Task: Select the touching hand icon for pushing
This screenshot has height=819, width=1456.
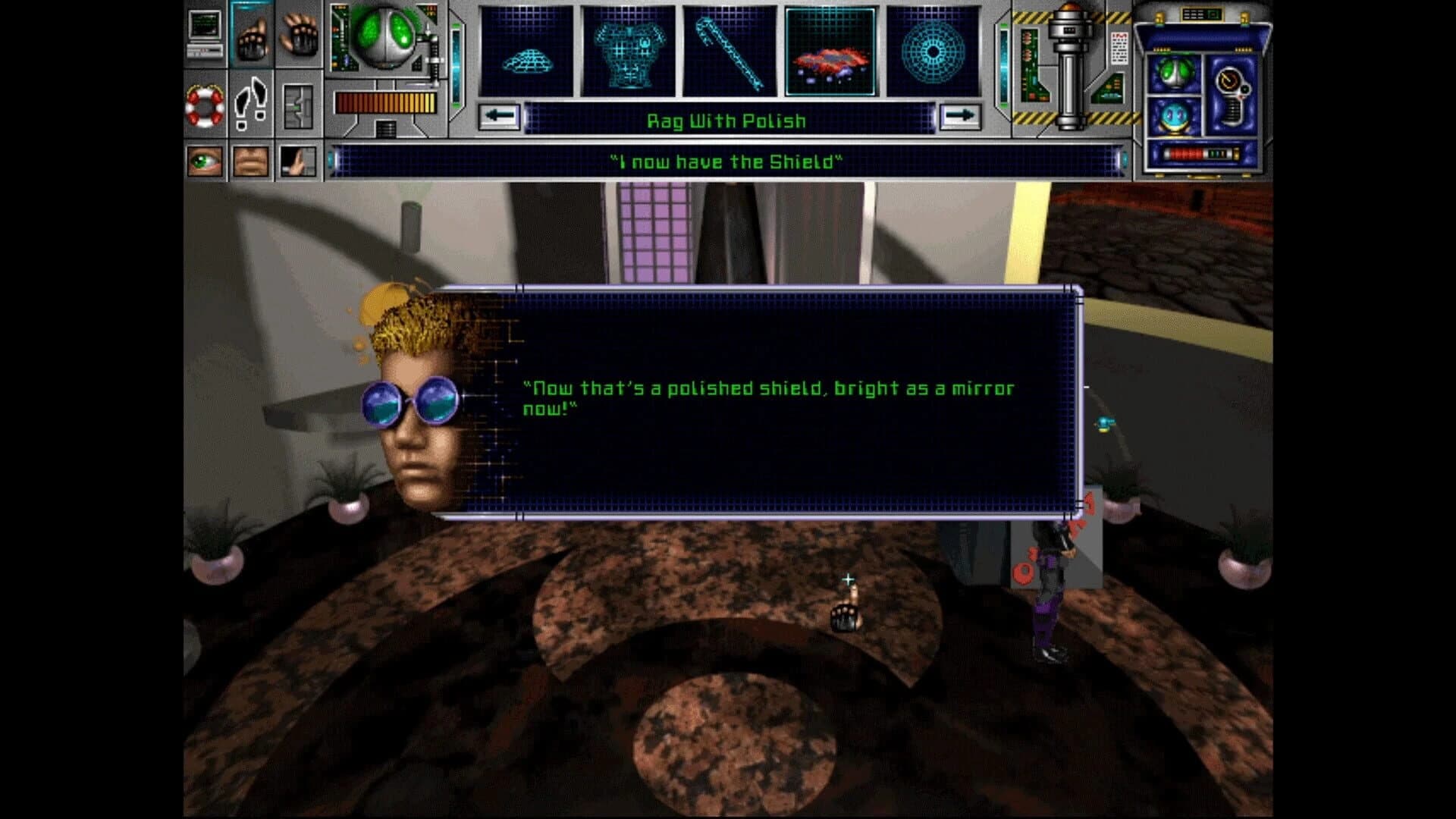Action: pyautogui.click(x=297, y=162)
